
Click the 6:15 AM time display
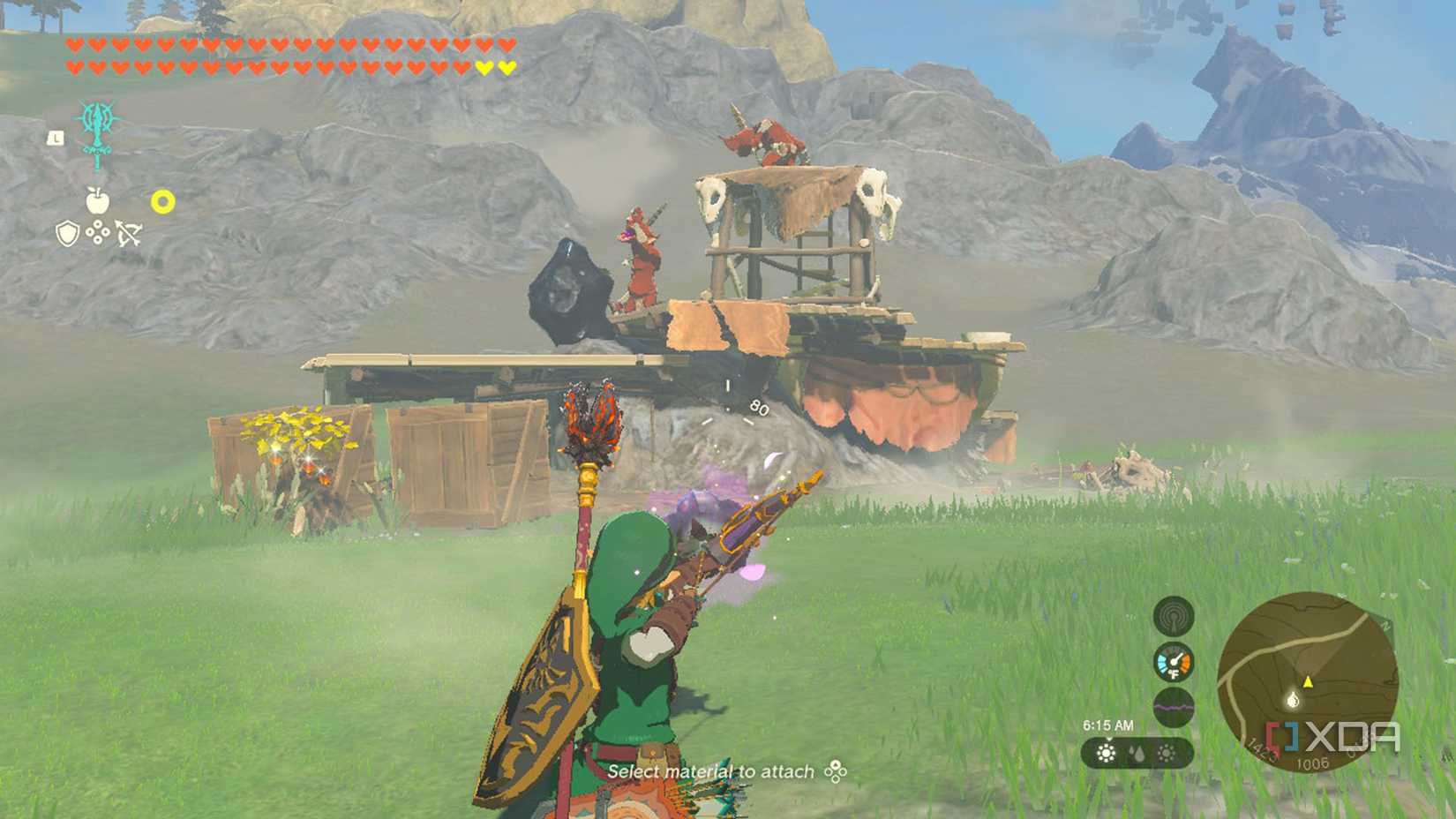coord(1109,725)
